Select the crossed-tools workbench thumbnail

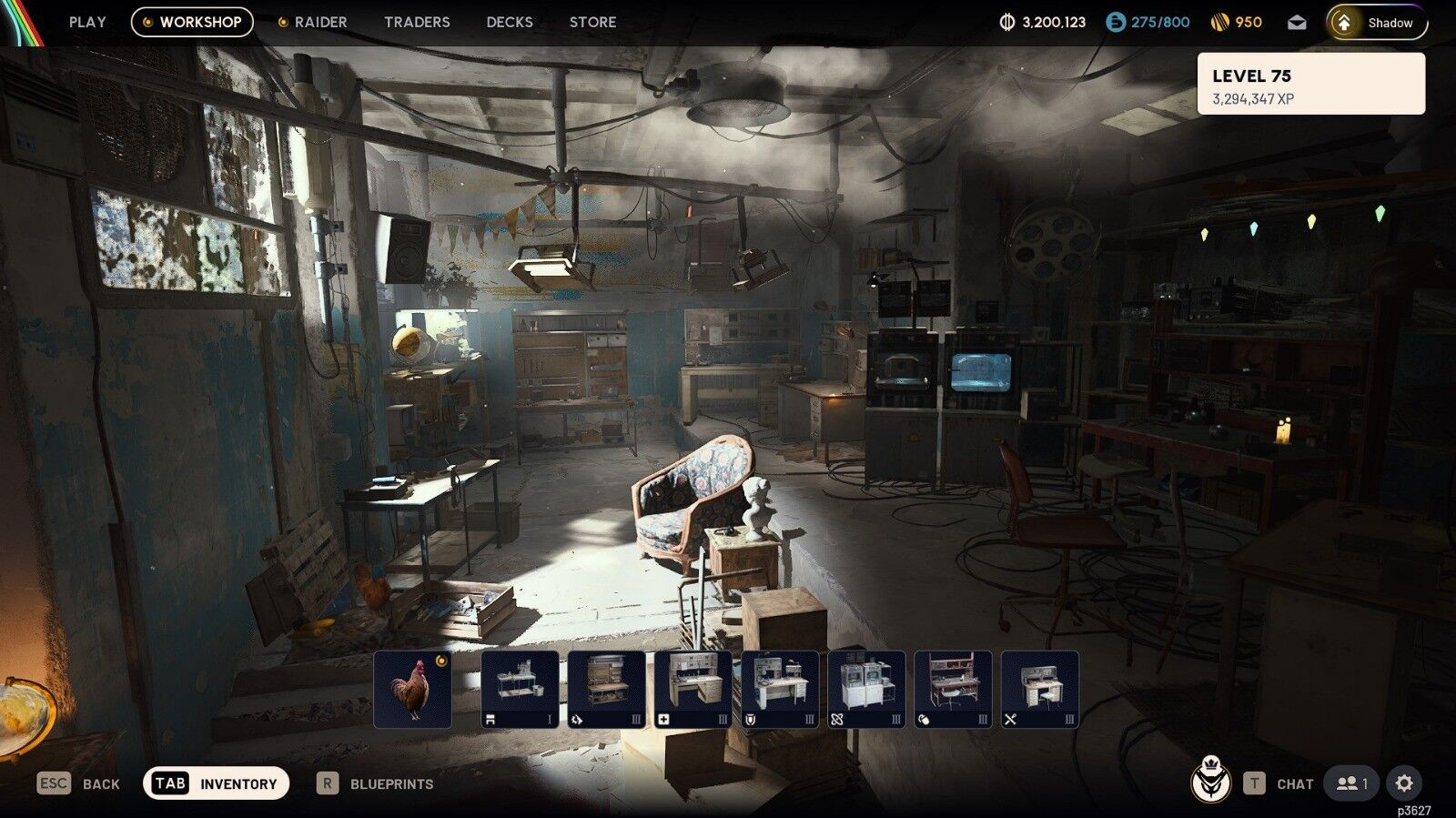tap(1037, 689)
